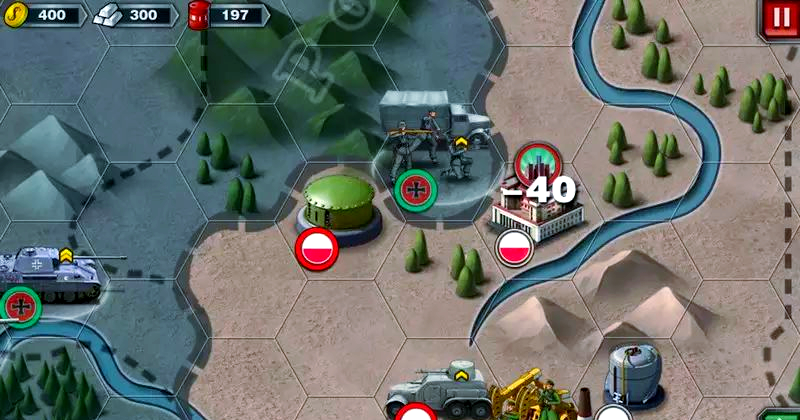The width and height of the screenshot is (800, 420).
Task: Pause the game with the red button
Action: pyautogui.click(x=778, y=18)
